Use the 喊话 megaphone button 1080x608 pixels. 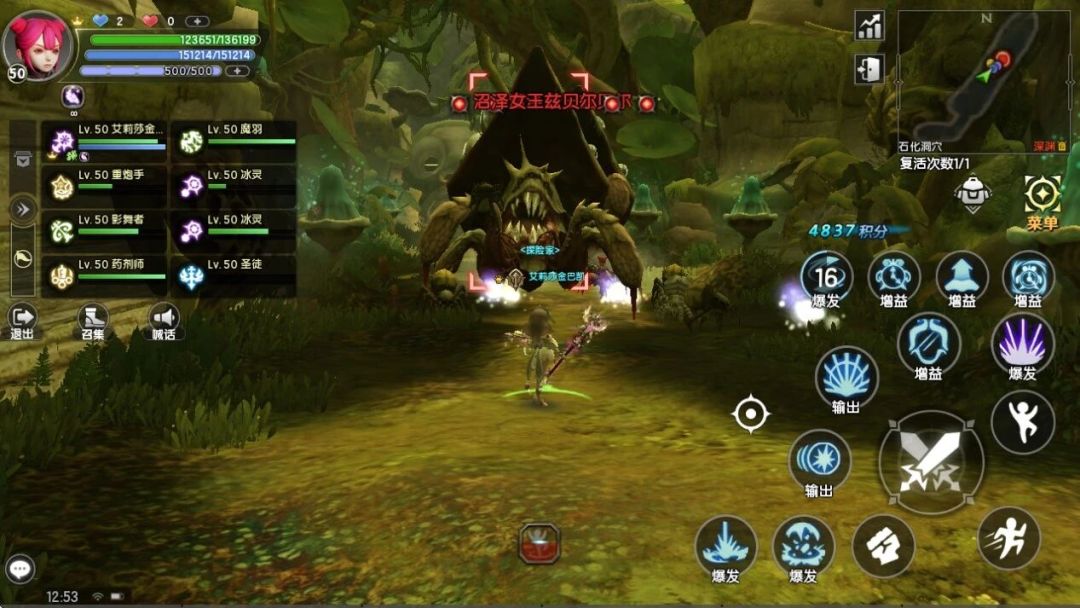tap(164, 321)
